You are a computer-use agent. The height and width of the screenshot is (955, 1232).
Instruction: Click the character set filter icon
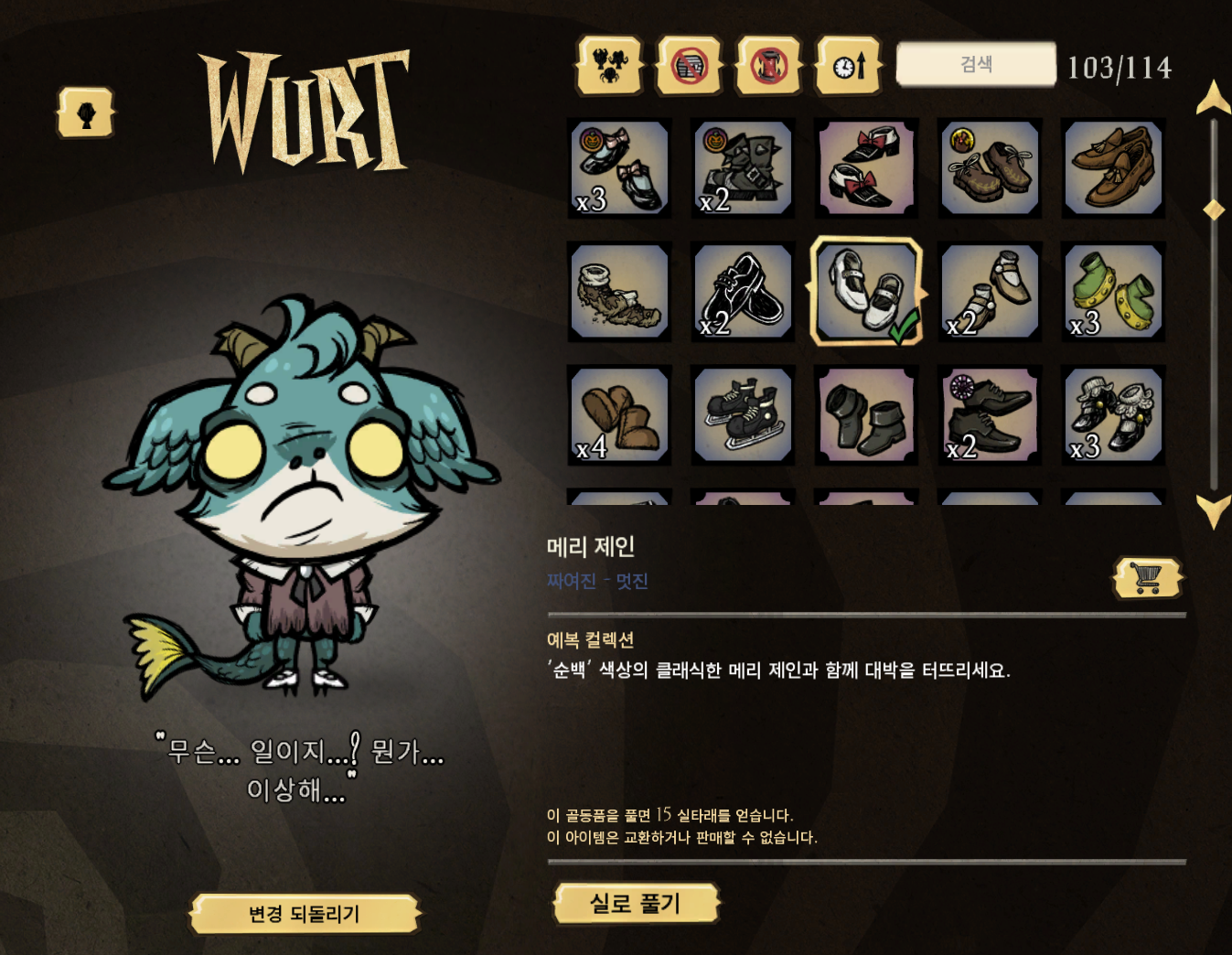point(611,66)
